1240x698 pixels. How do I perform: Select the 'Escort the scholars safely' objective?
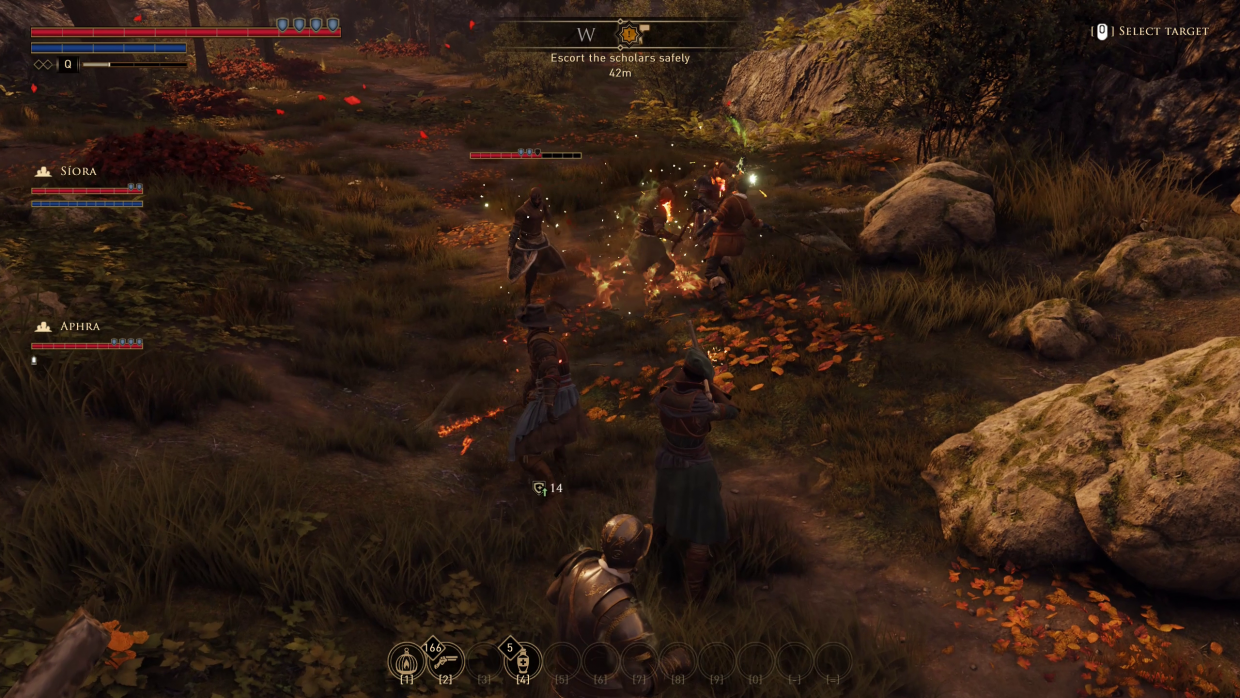click(620, 58)
